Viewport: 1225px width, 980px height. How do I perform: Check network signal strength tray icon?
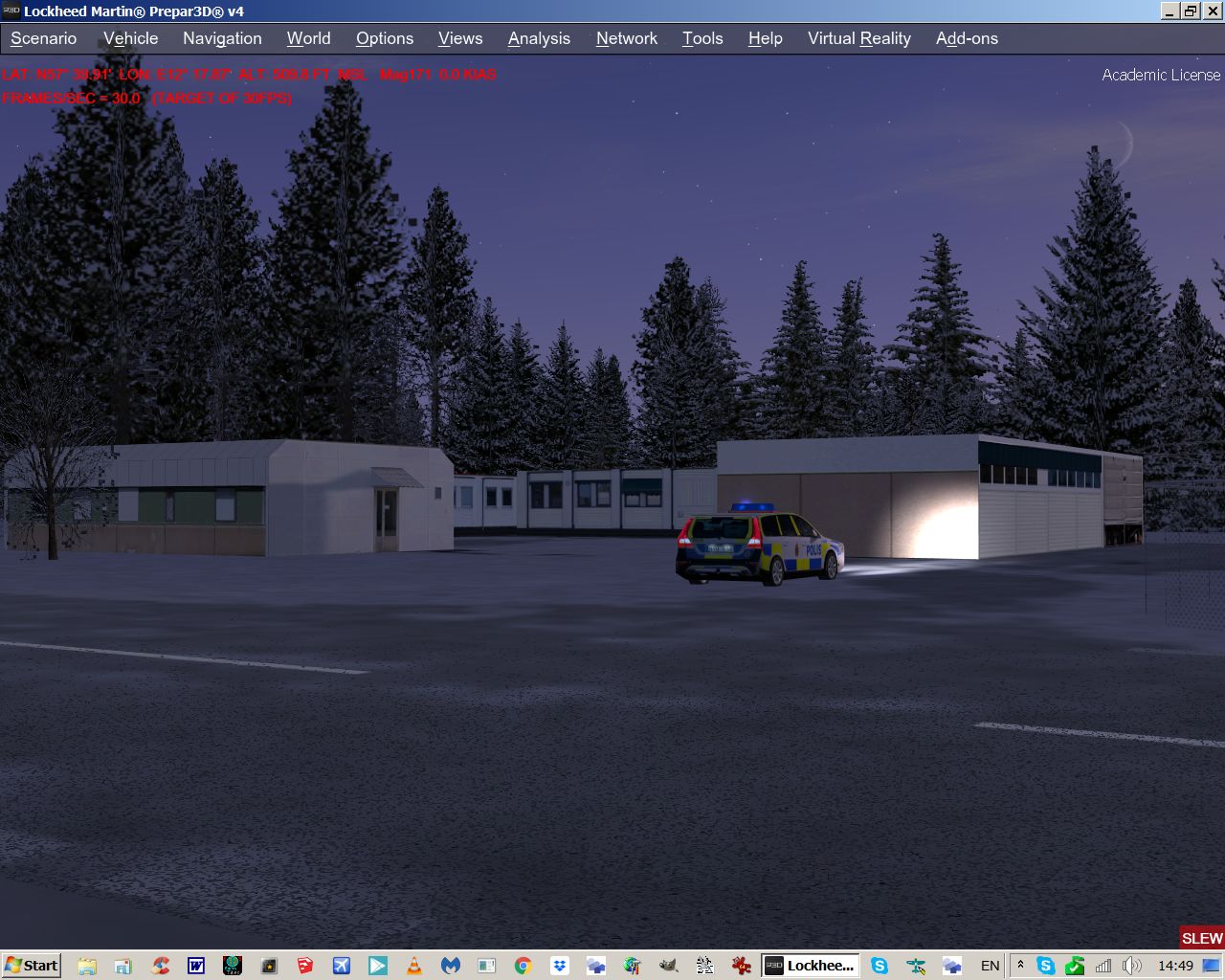(x=1103, y=965)
